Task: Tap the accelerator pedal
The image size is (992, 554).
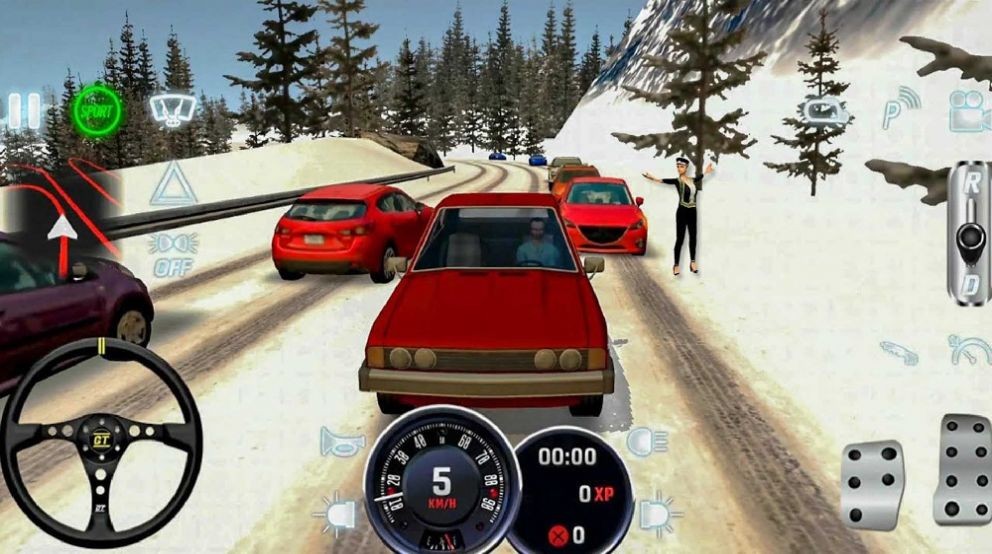Action: coord(962,468)
